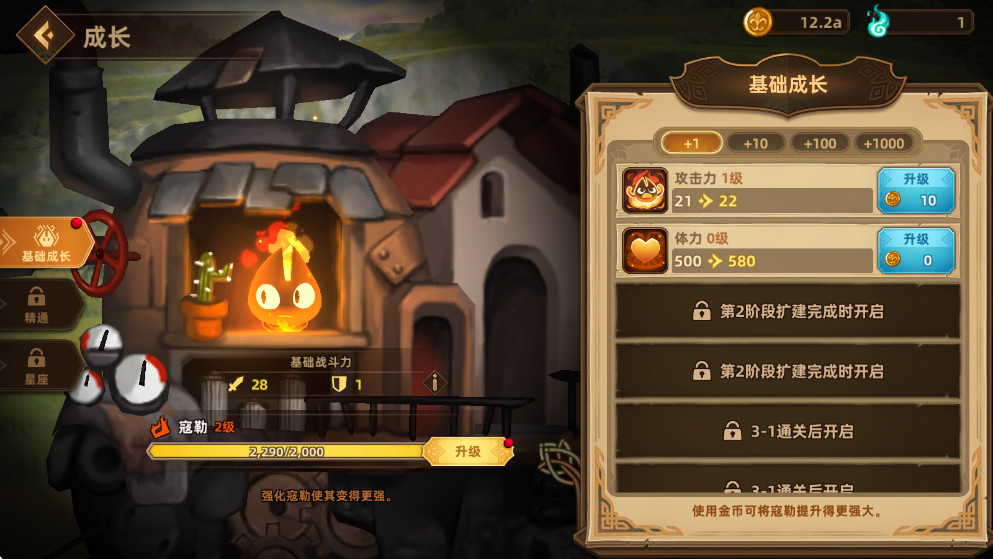Switch to +100 upgrade amount

(x=819, y=143)
